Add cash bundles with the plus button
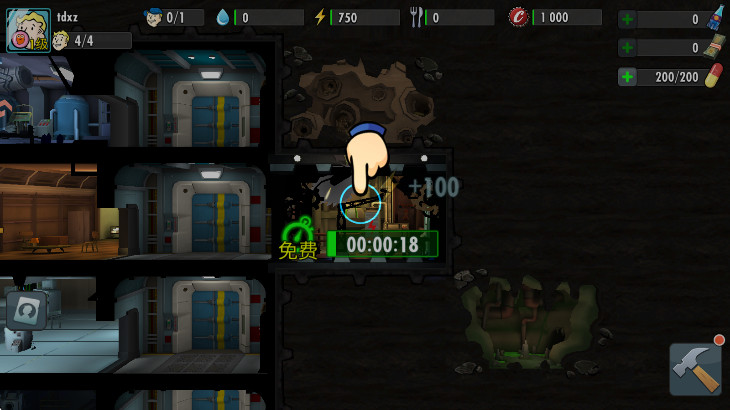The width and height of the screenshot is (730, 410). (x=627, y=48)
